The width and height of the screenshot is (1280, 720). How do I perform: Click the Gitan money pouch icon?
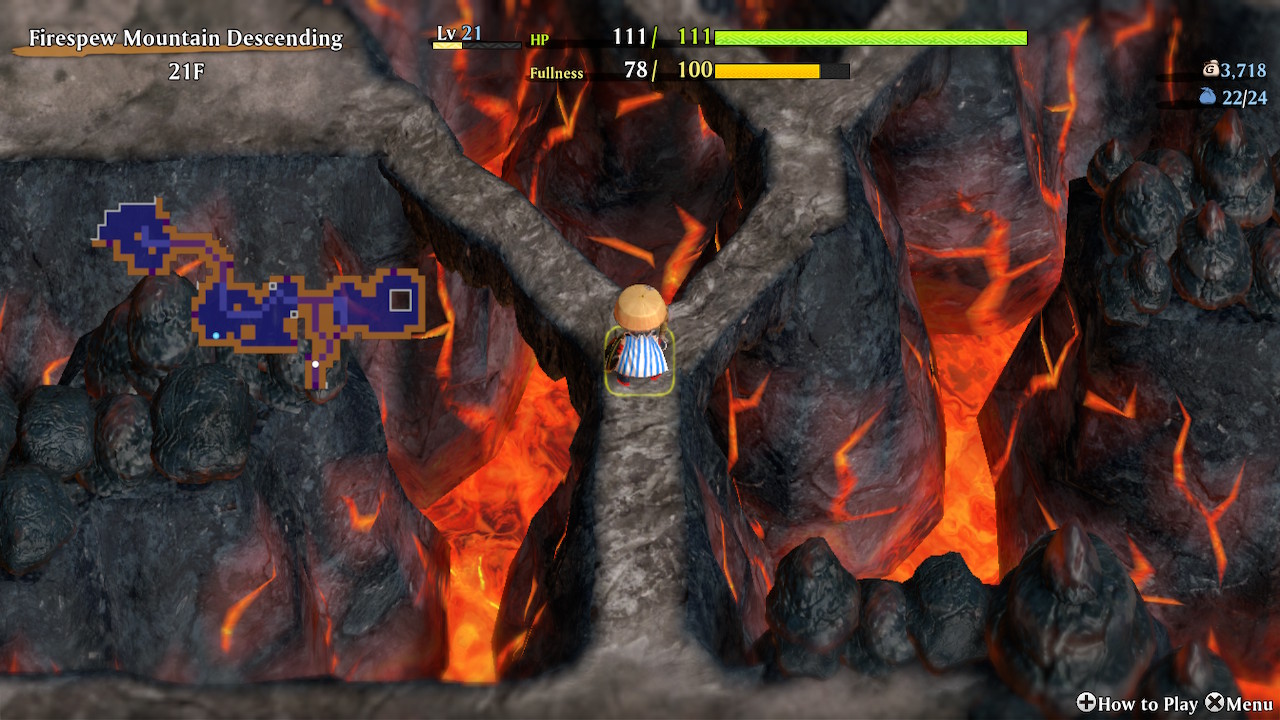[1211, 69]
